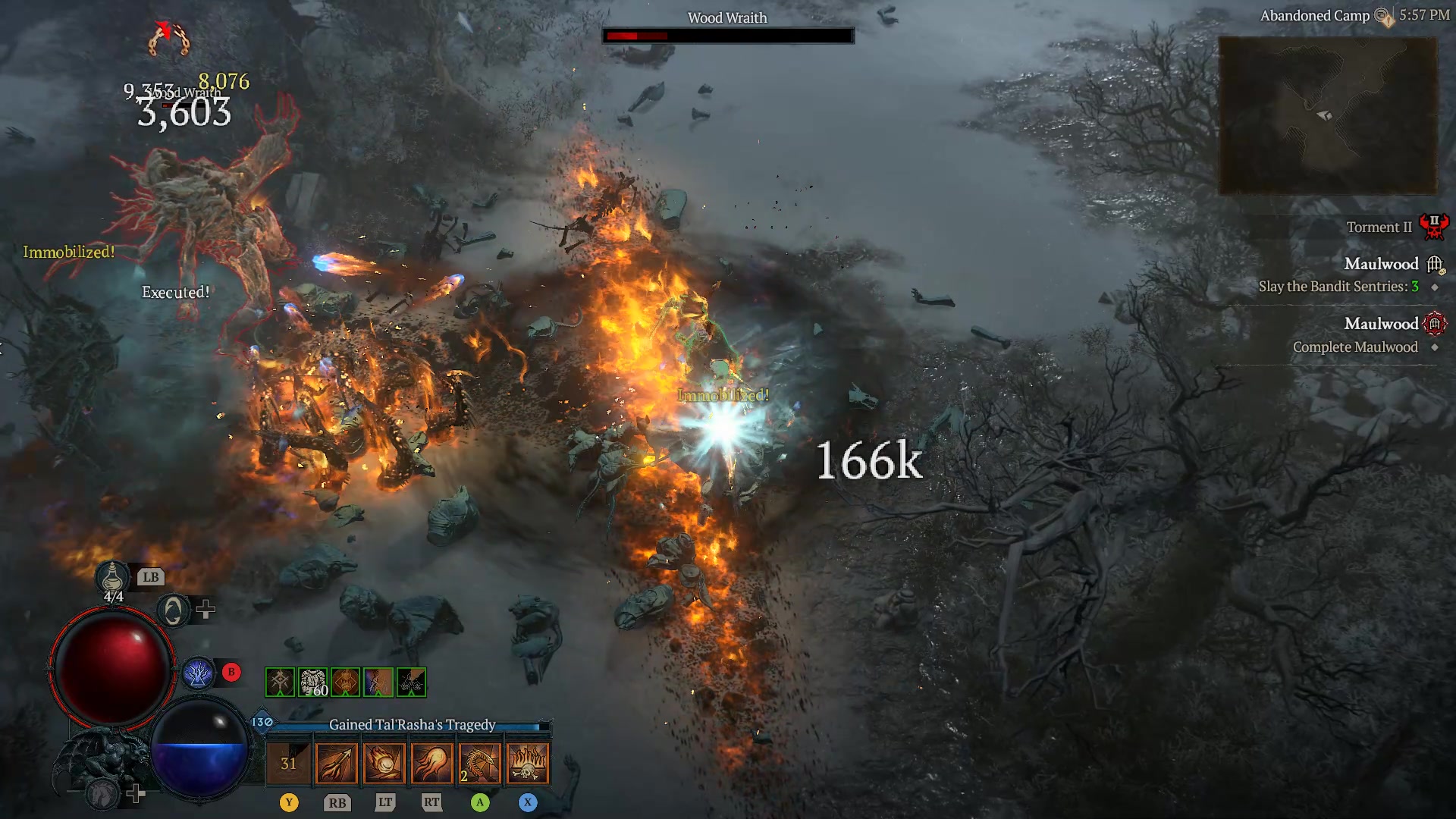The height and width of the screenshot is (819, 1456).
Task: Select the armor piece loot icon showing 60
Action: pos(313,681)
